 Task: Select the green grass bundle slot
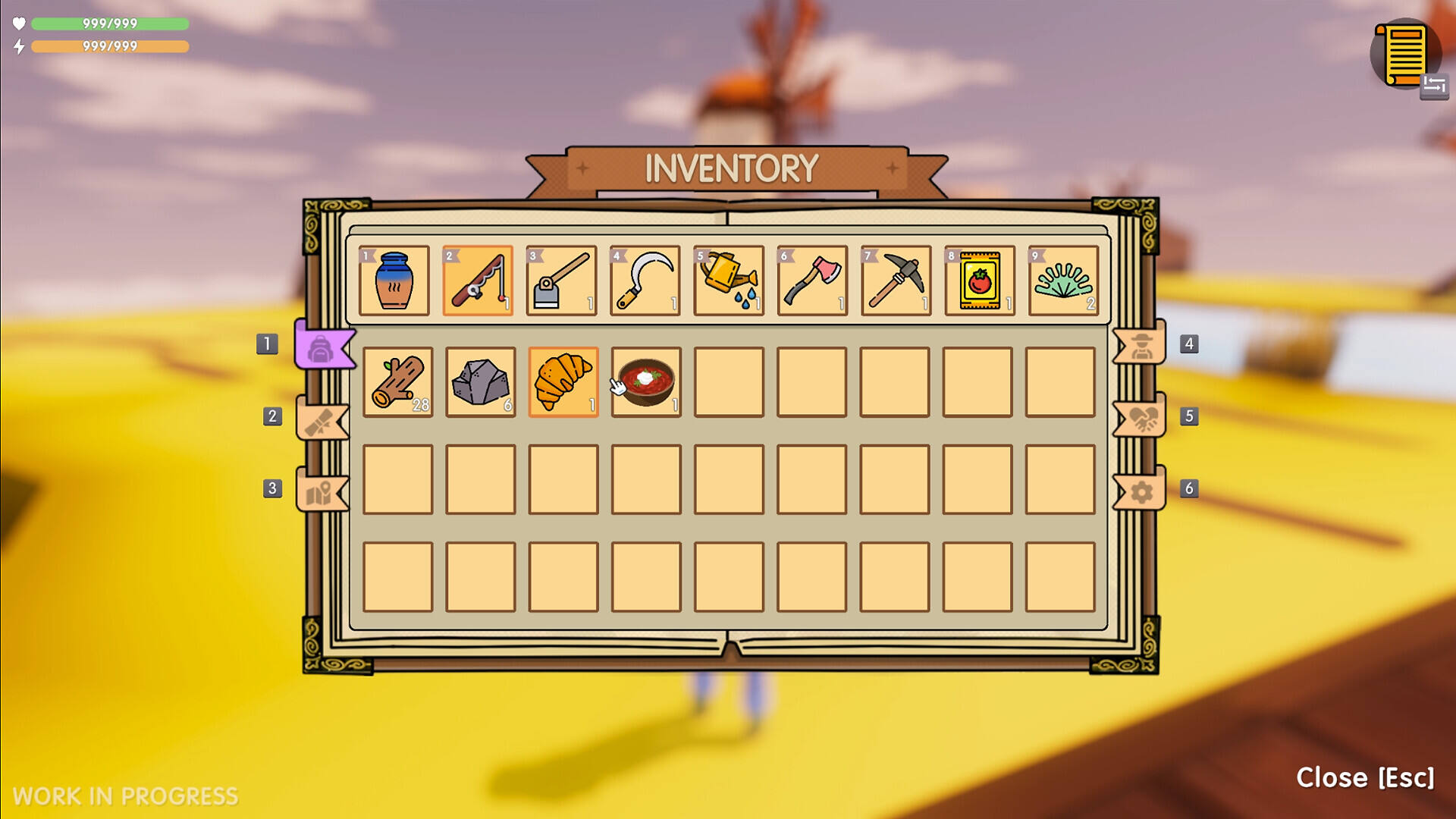(1063, 281)
